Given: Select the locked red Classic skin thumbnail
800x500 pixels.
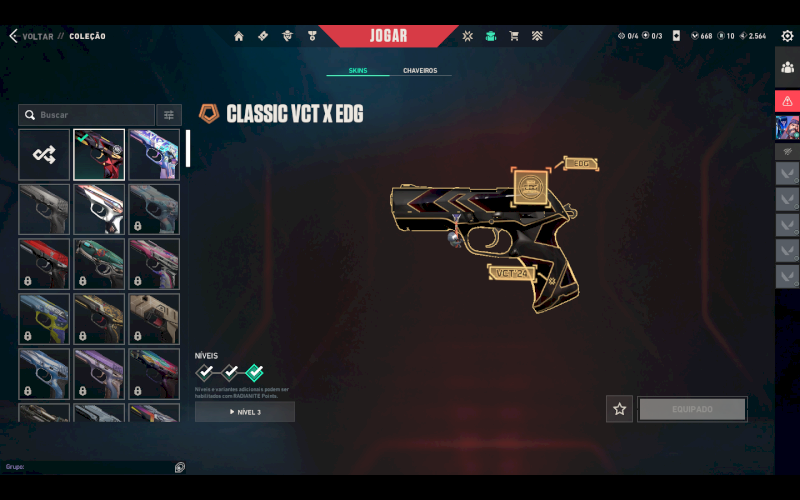Looking at the screenshot, I should click(44, 264).
